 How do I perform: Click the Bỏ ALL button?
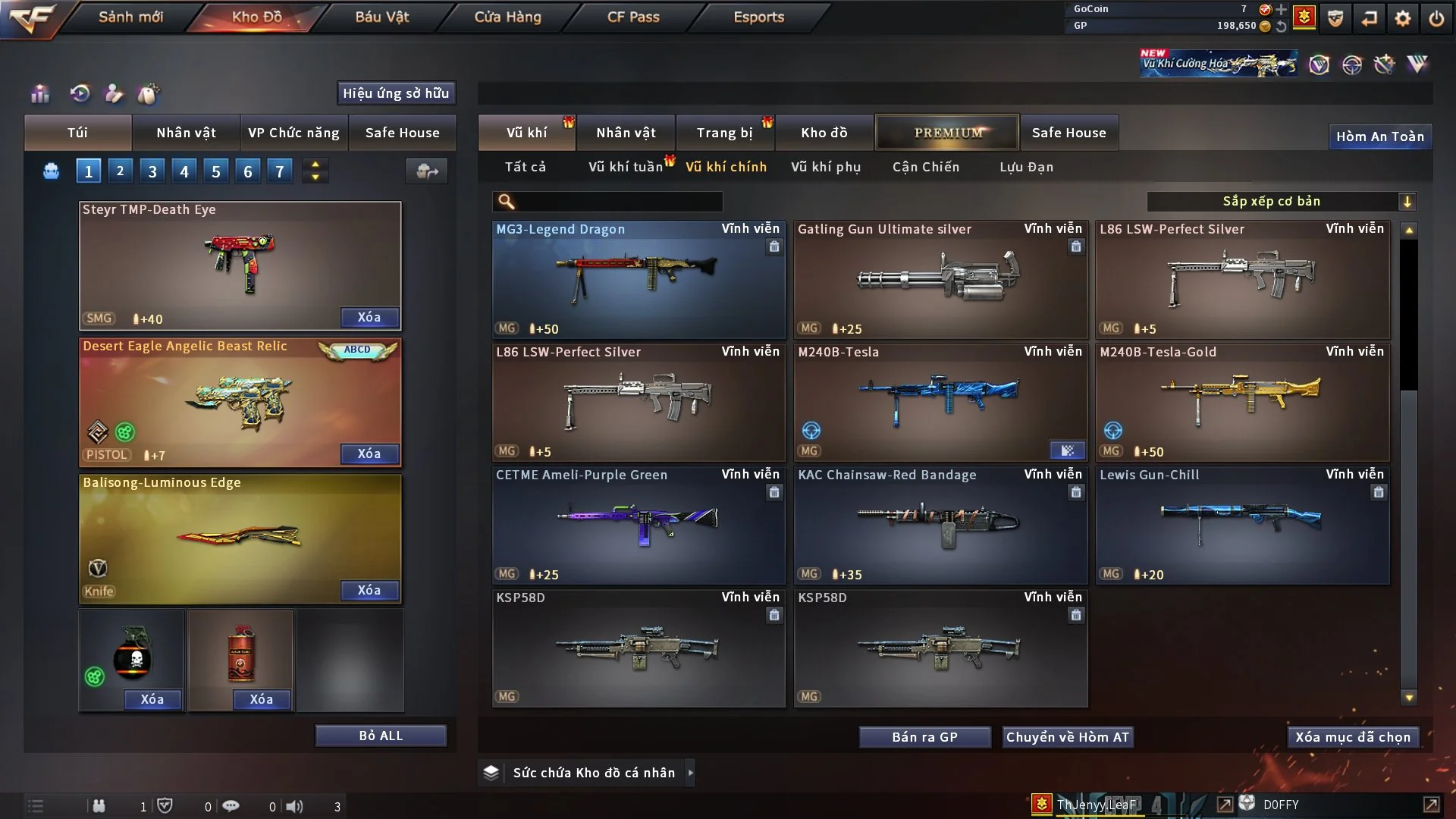pyautogui.click(x=381, y=736)
